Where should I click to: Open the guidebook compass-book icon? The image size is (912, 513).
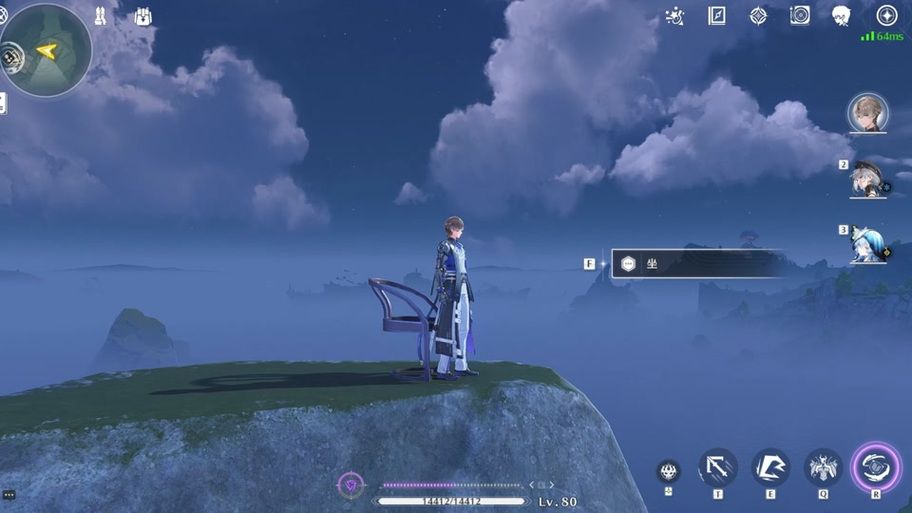(x=716, y=15)
